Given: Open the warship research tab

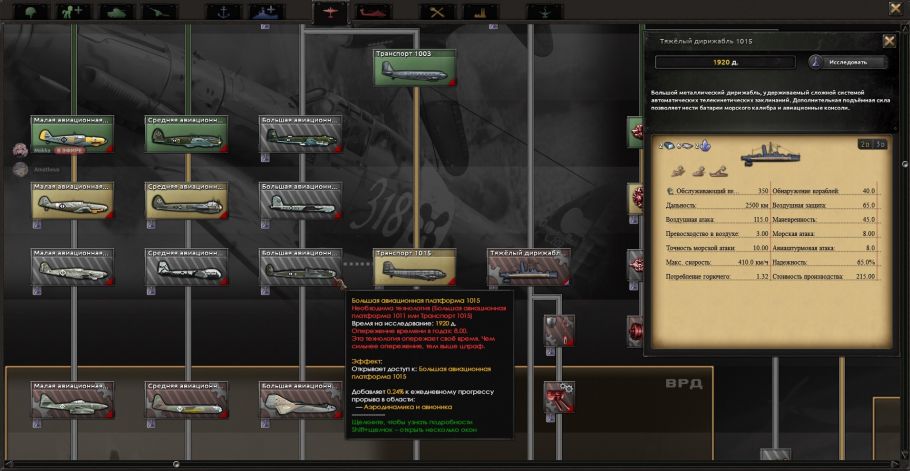Looking at the screenshot, I should [268, 12].
